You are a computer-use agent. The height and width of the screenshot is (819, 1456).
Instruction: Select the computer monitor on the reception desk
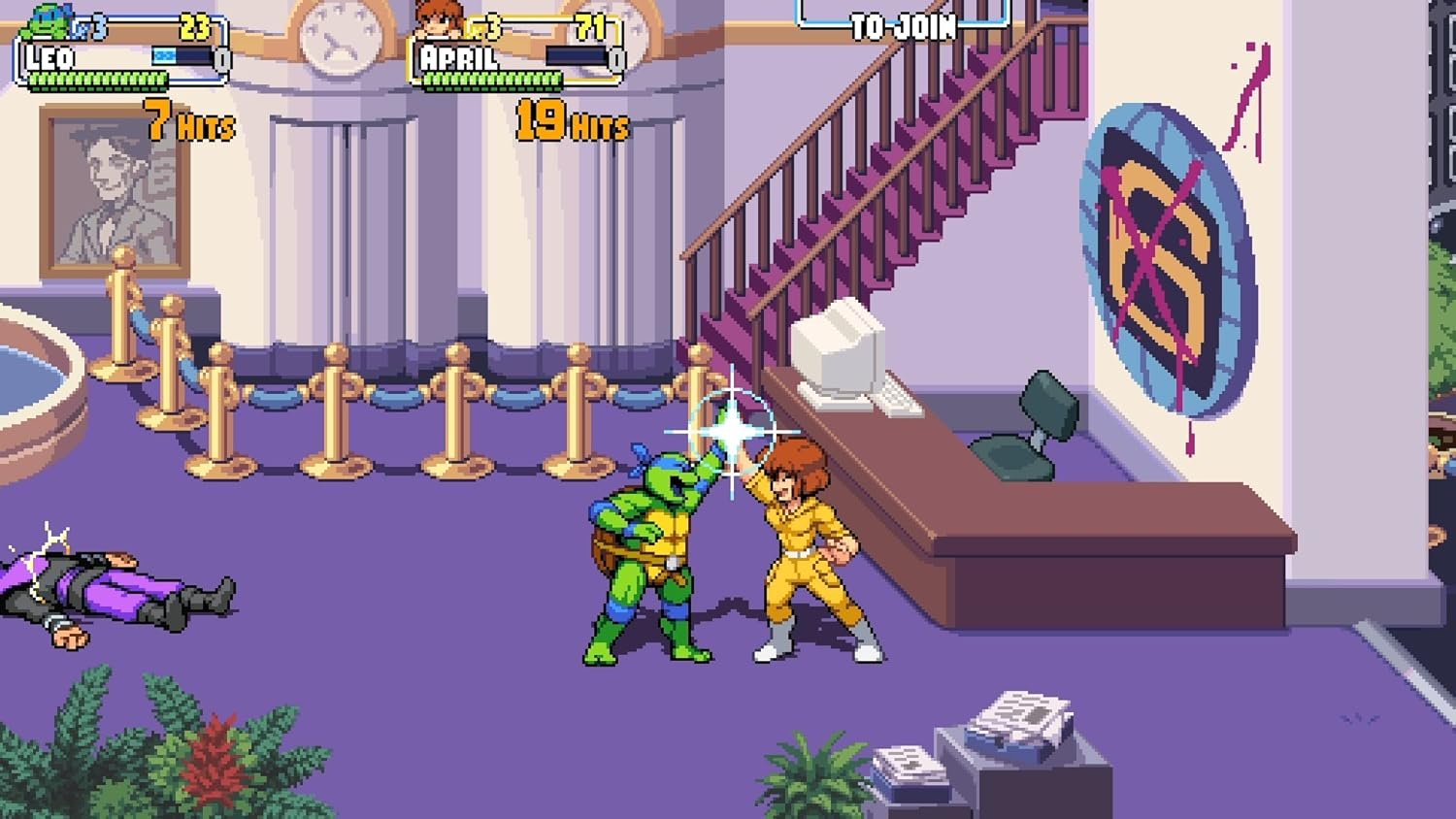pyautogui.click(x=837, y=344)
